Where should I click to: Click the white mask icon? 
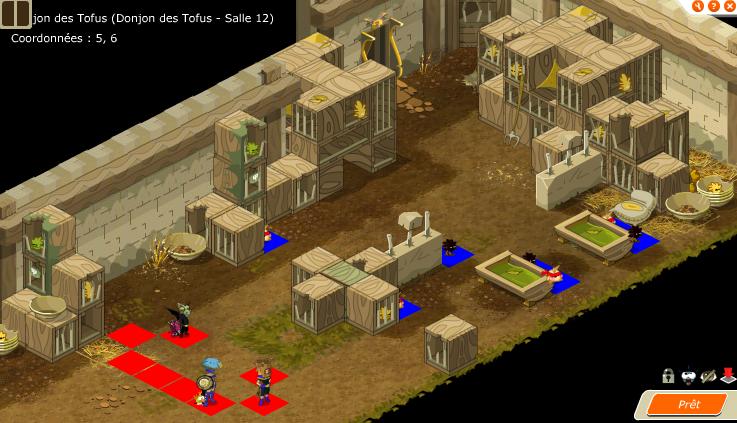(688, 376)
